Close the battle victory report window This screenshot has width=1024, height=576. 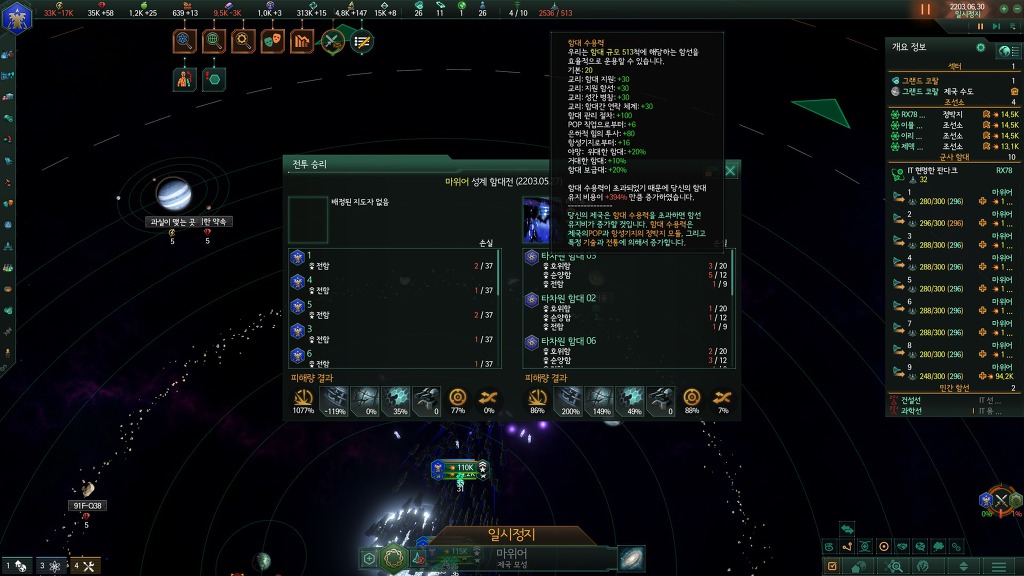tap(731, 171)
